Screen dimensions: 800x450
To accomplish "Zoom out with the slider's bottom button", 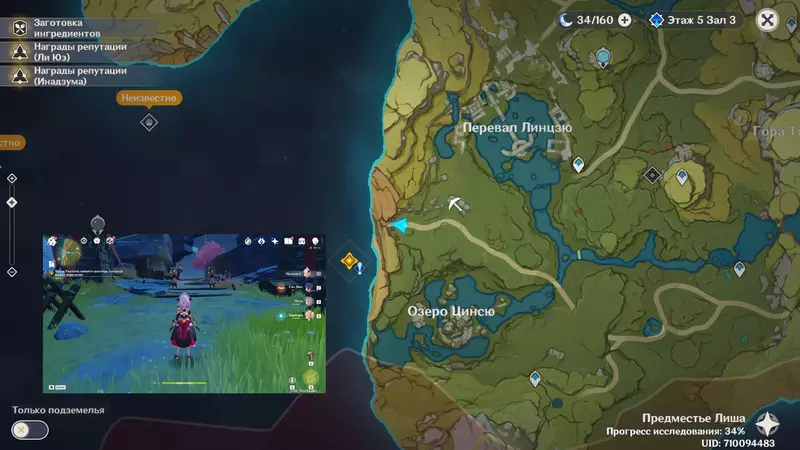I will click(11, 272).
